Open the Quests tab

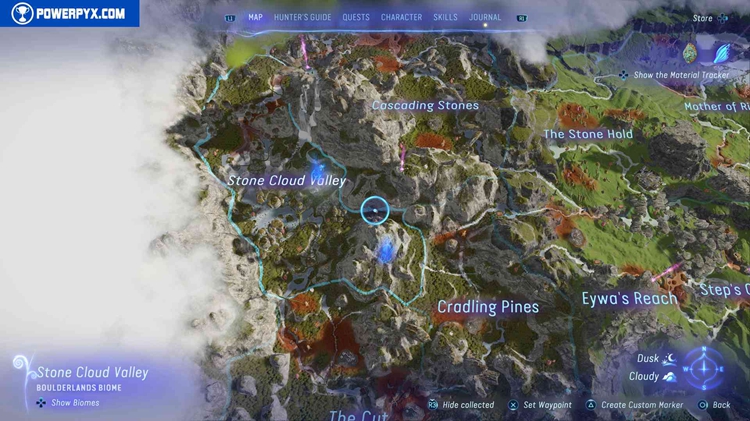tap(356, 17)
